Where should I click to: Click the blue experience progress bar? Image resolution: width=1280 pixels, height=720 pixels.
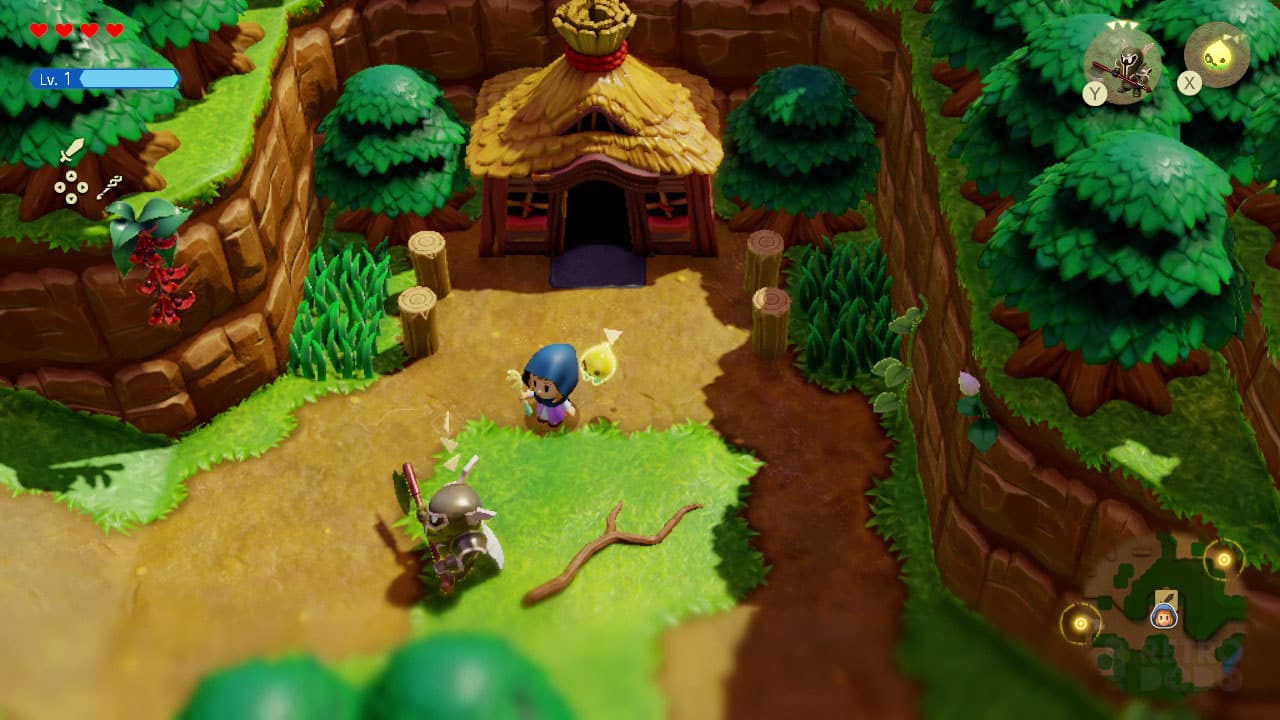[128, 78]
